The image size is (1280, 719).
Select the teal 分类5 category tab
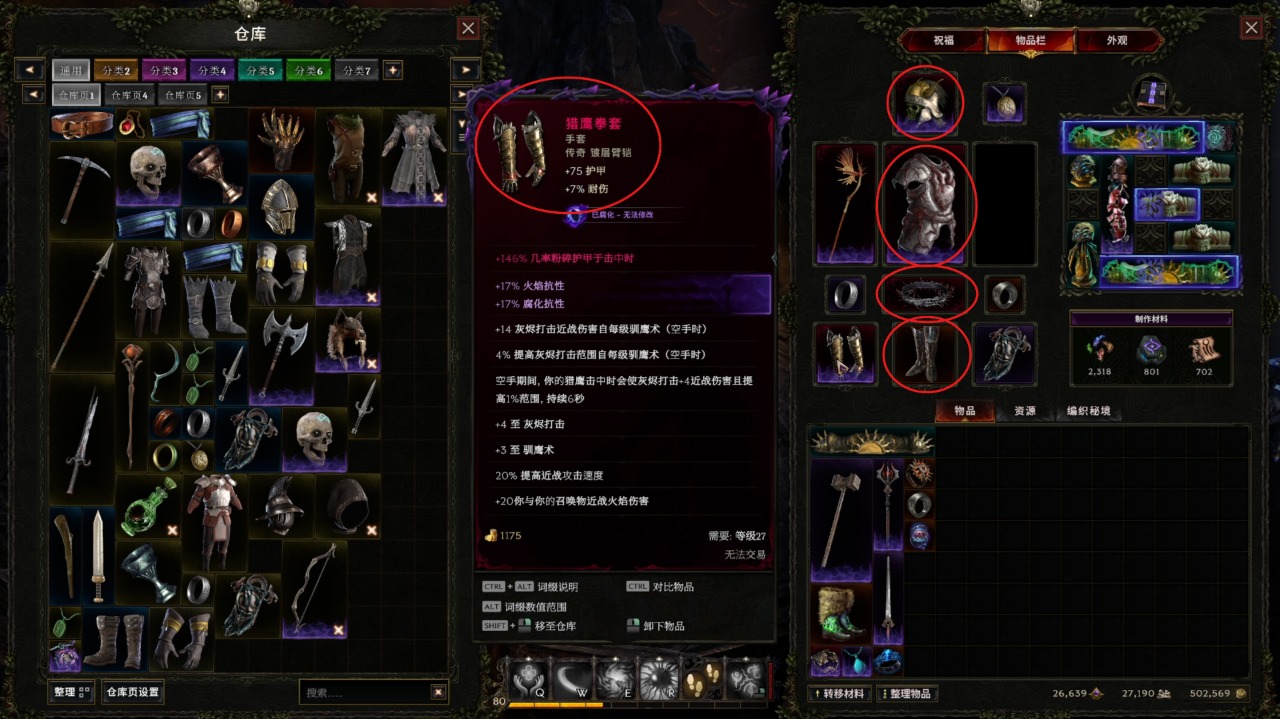[x=260, y=70]
